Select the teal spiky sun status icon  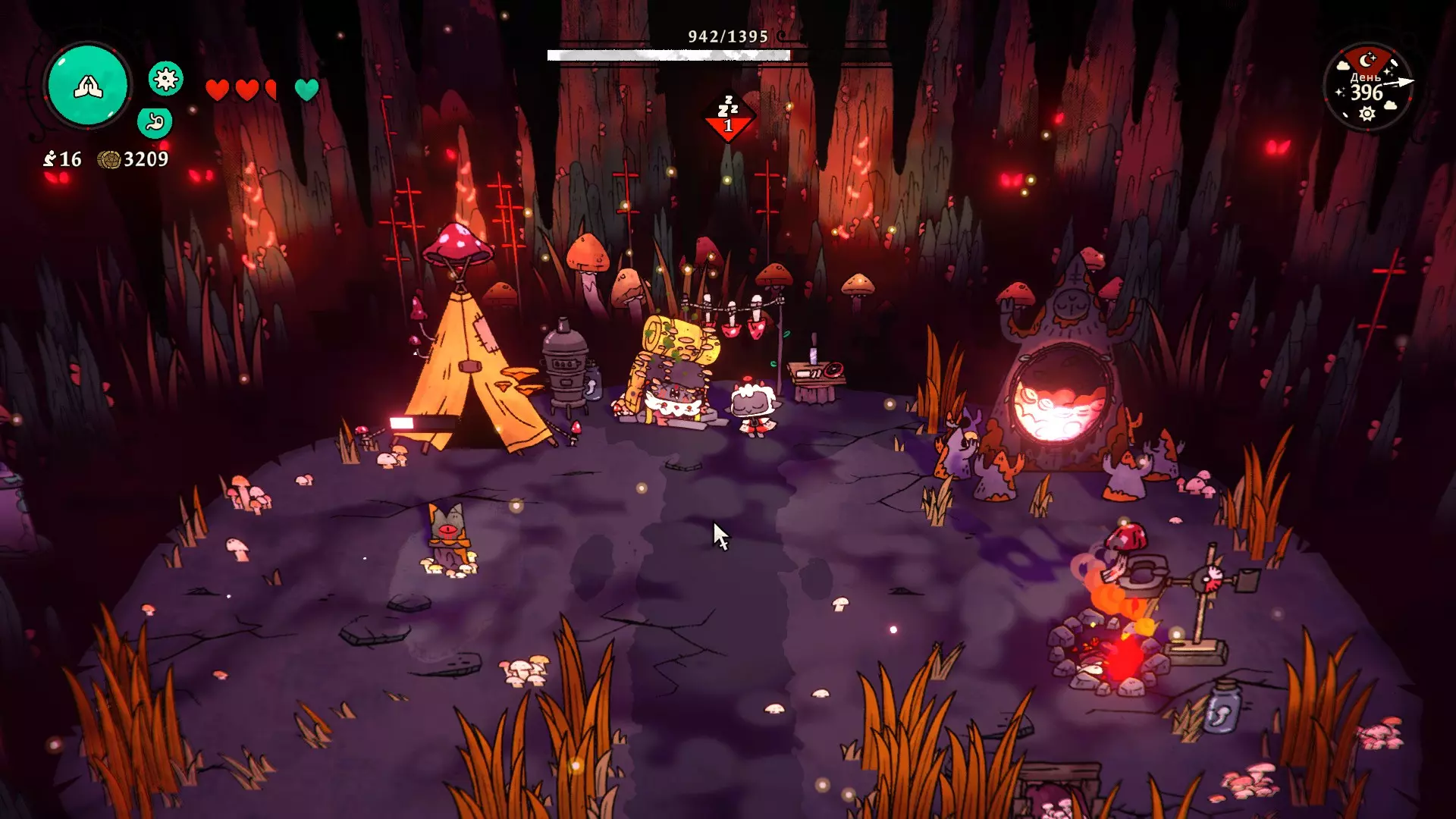(165, 78)
